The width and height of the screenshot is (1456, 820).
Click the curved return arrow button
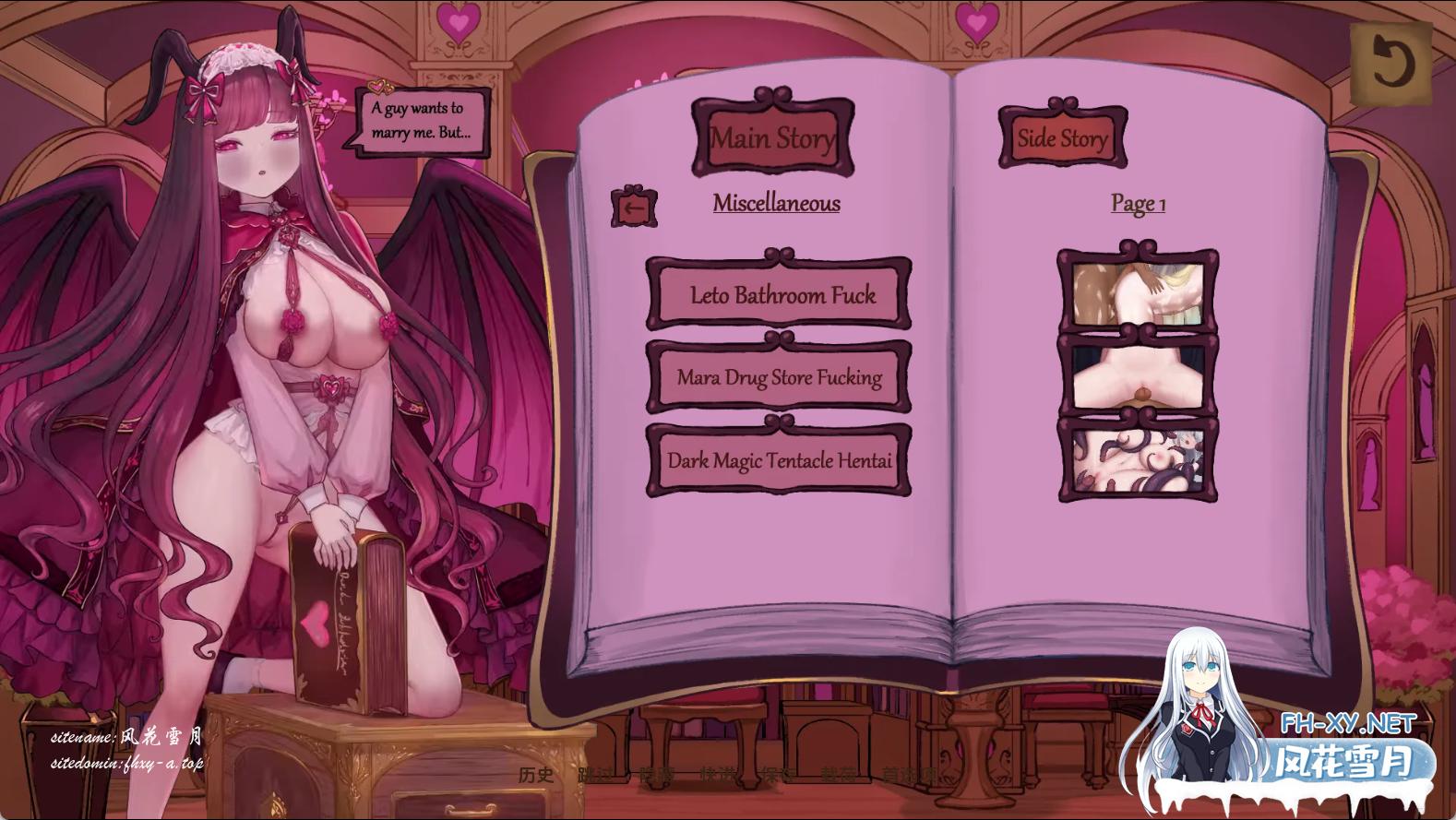(x=1390, y=63)
